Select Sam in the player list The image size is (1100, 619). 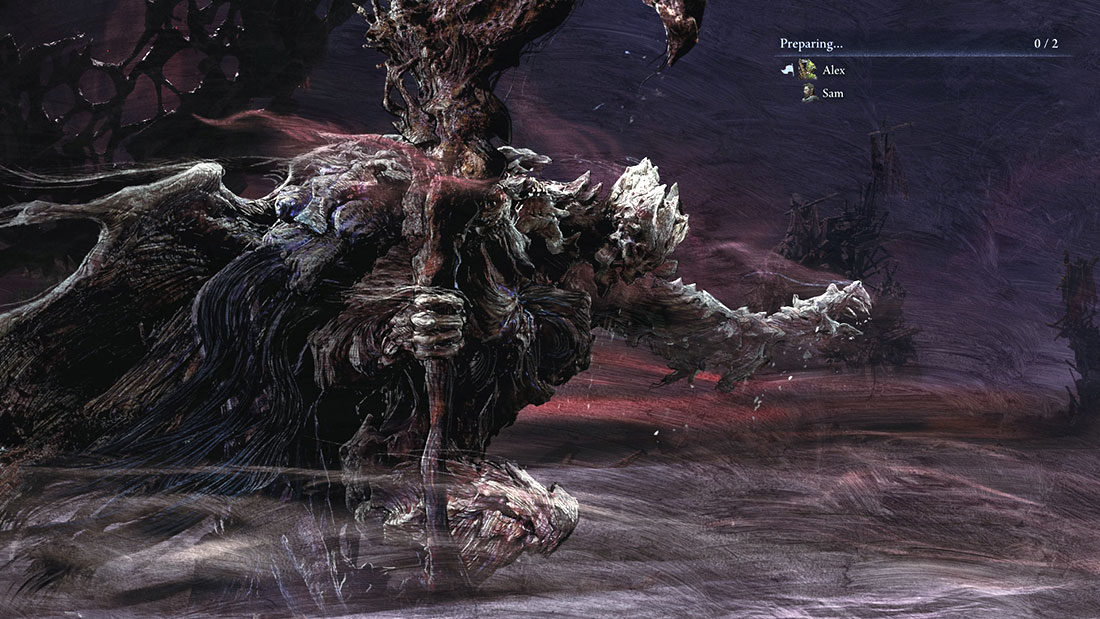tap(832, 93)
